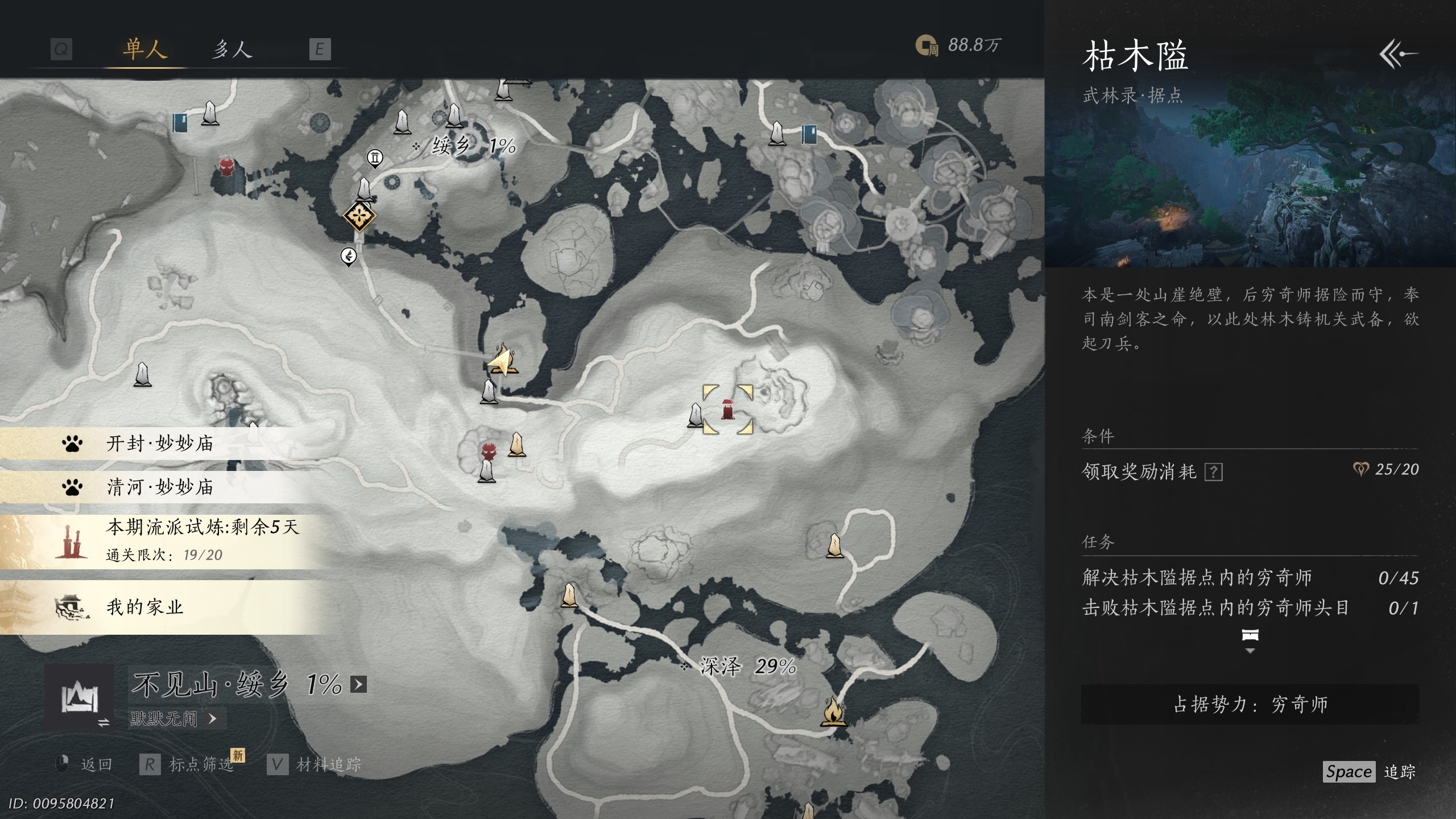Select the red demon mask marker beside the lake
The image size is (1456, 819).
pyautogui.click(x=226, y=167)
